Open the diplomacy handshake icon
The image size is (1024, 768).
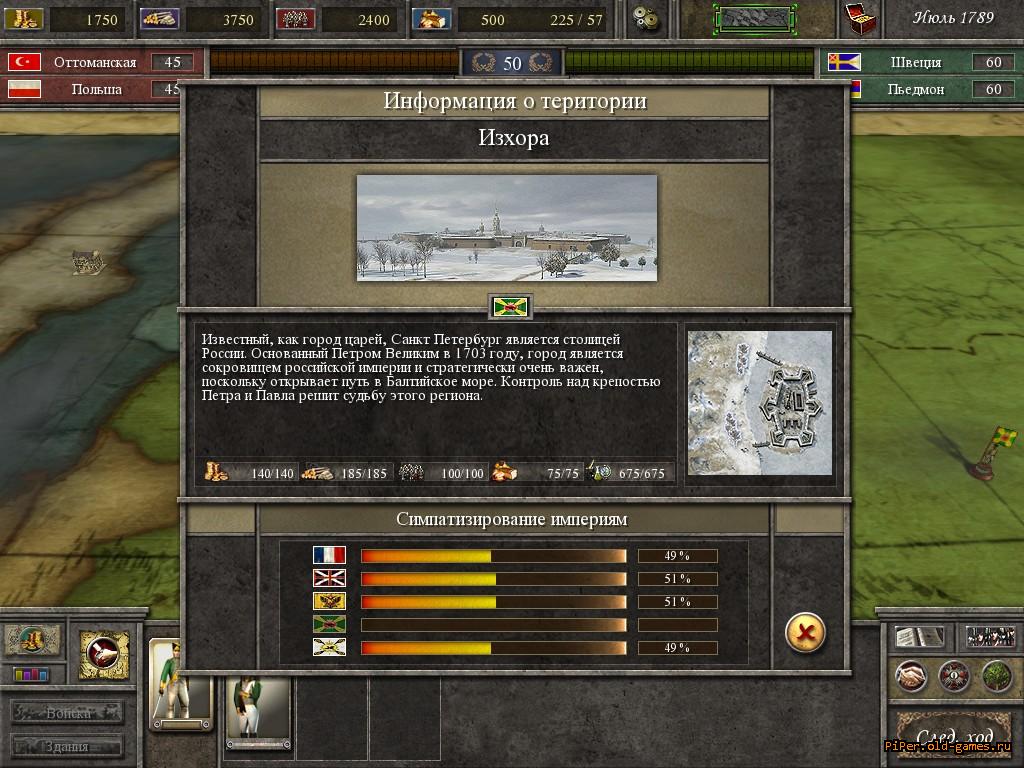(910, 677)
